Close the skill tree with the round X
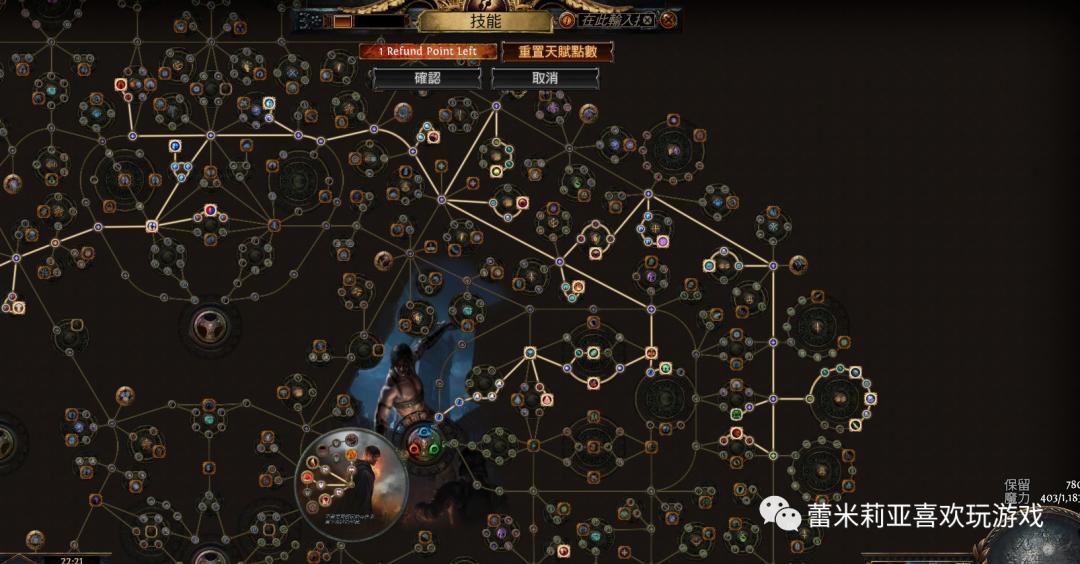Image resolution: width=1080 pixels, height=564 pixels. 668,20
